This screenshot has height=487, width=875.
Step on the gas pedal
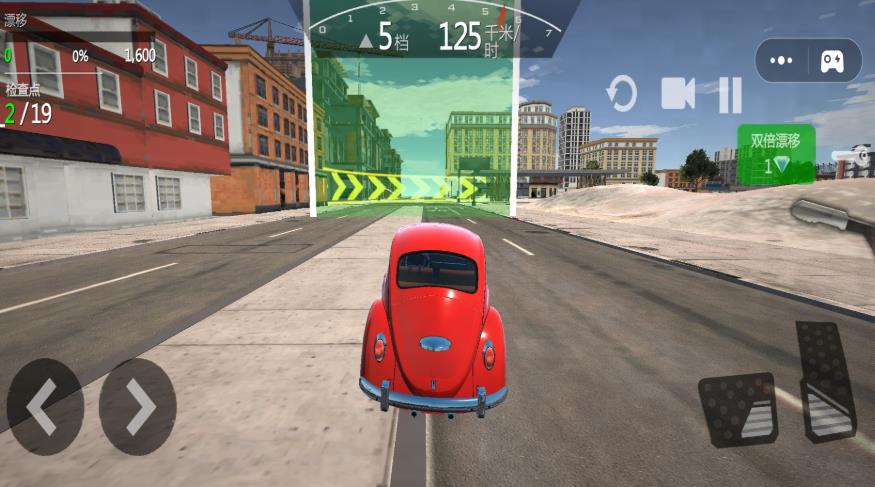click(825, 380)
